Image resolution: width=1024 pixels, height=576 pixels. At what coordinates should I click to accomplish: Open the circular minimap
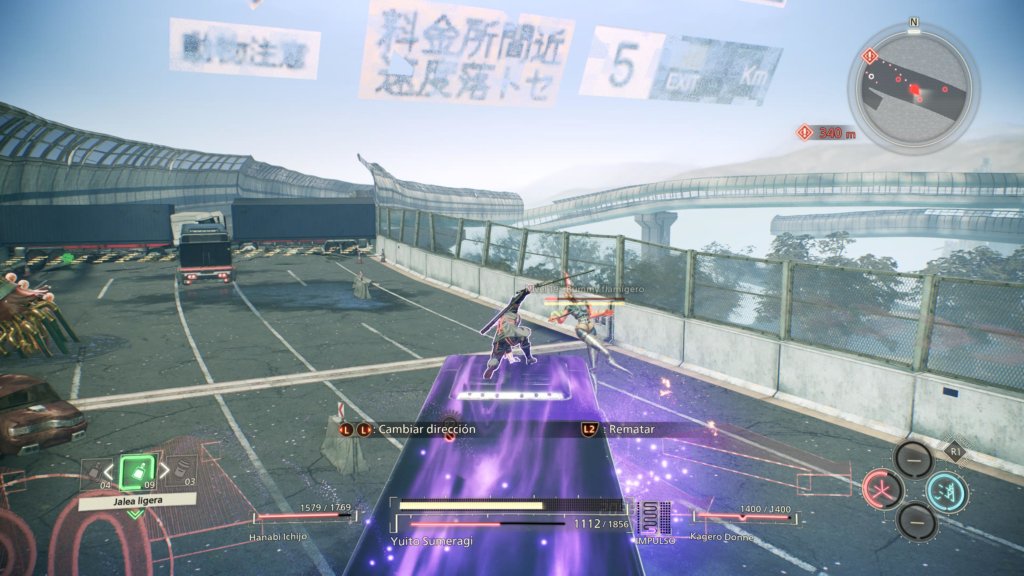pyautogui.click(x=912, y=89)
